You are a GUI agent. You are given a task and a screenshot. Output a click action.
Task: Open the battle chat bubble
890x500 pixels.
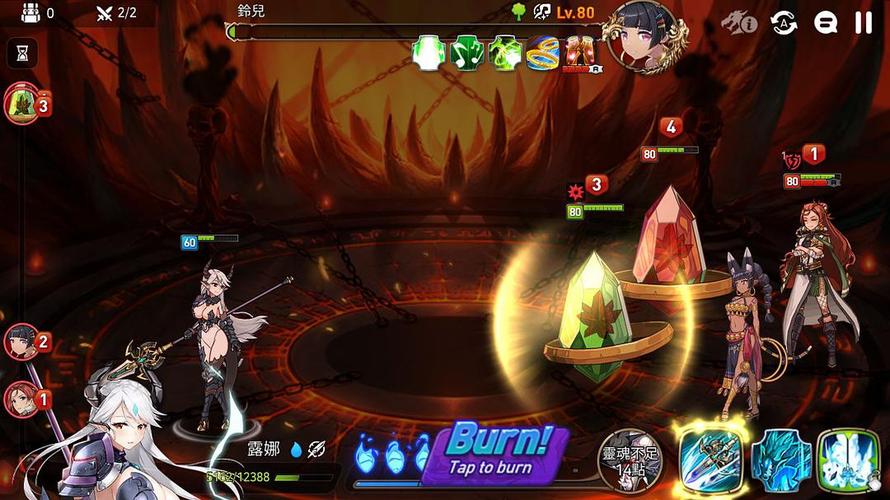[x=825, y=22]
